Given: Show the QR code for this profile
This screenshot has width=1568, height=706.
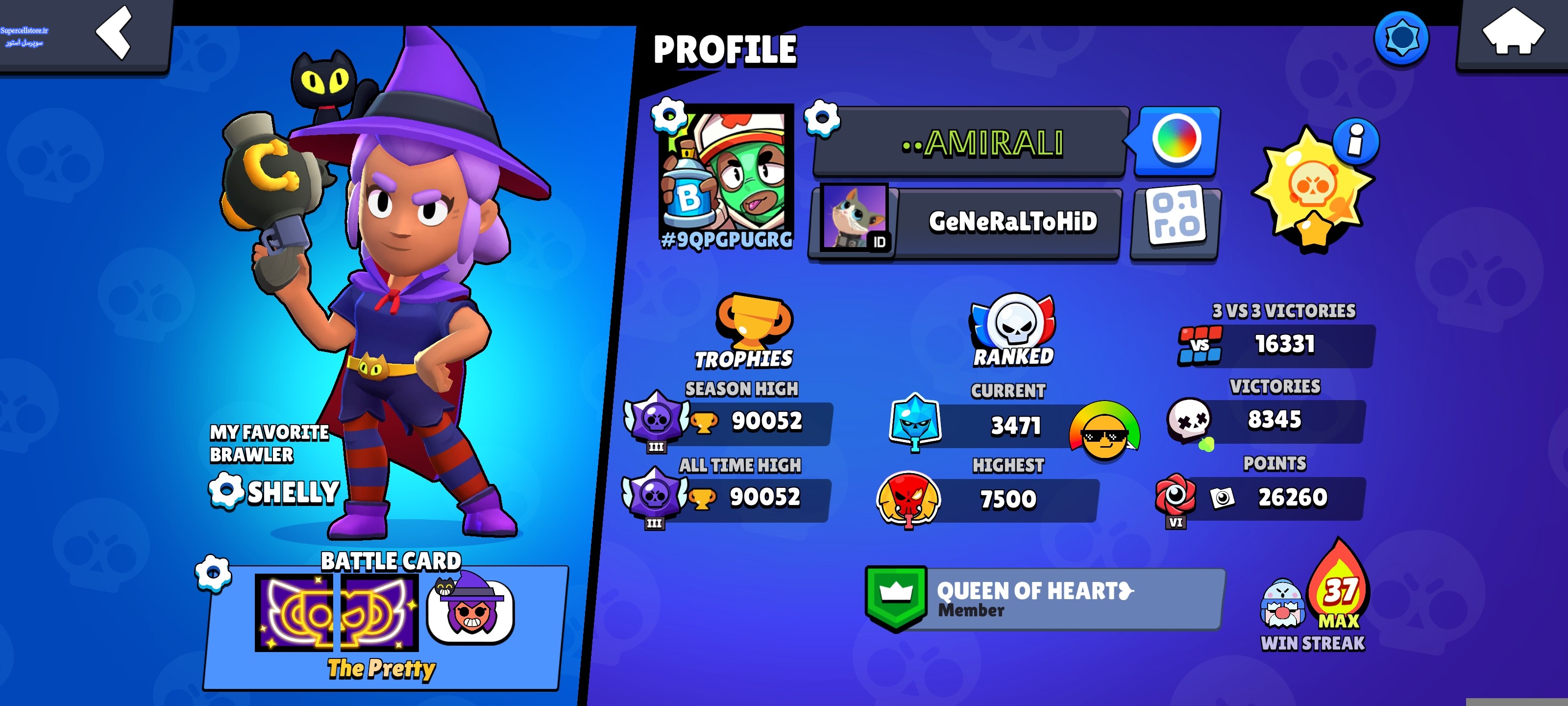Looking at the screenshot, I should 1176,222.
